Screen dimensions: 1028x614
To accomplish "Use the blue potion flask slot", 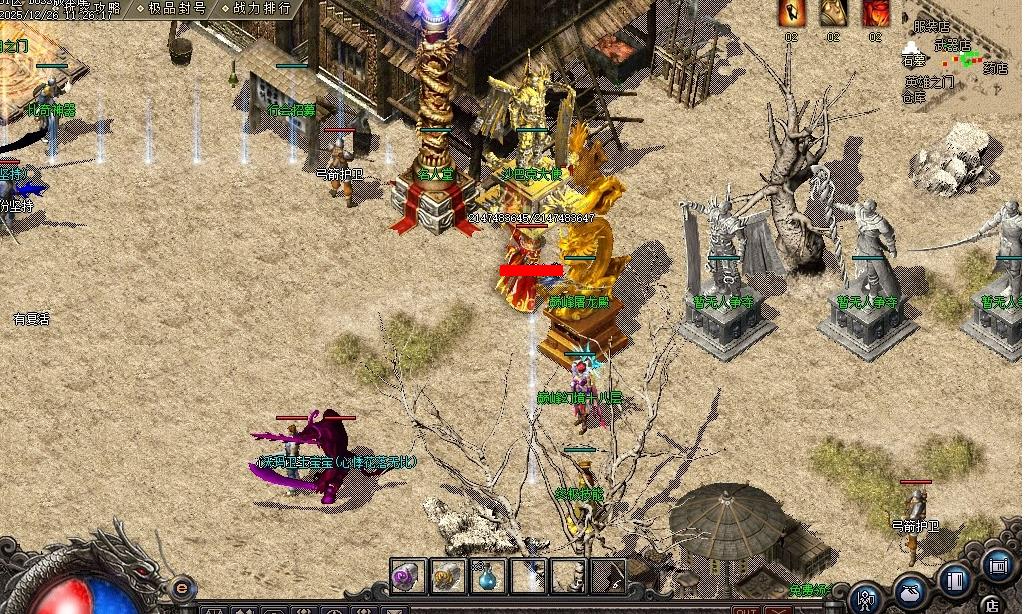I will [487, 576].
